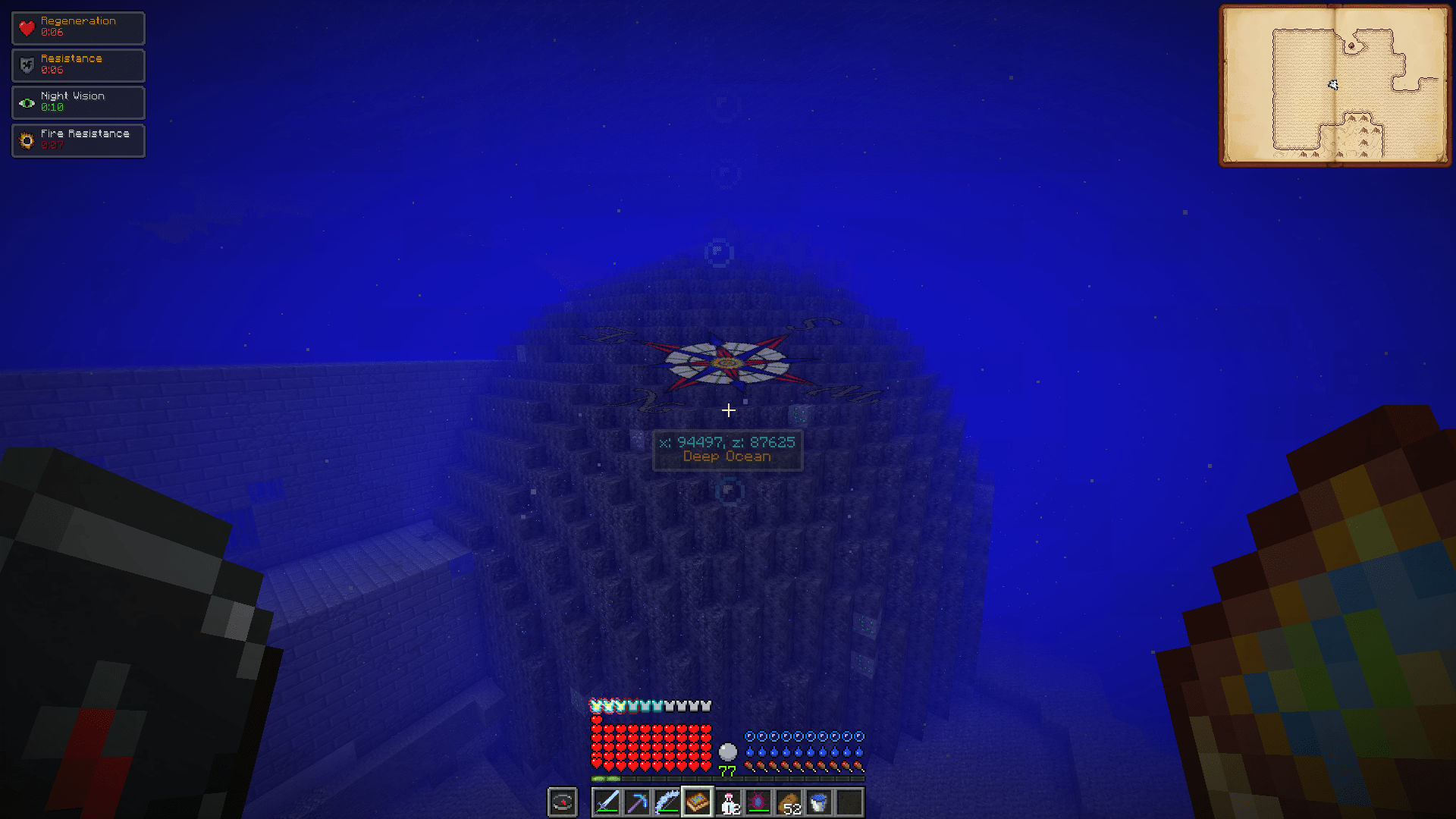This screenshot has height=819, width=1456.
Task: Click the crosshair at screen center
Action: pos(728,410)
